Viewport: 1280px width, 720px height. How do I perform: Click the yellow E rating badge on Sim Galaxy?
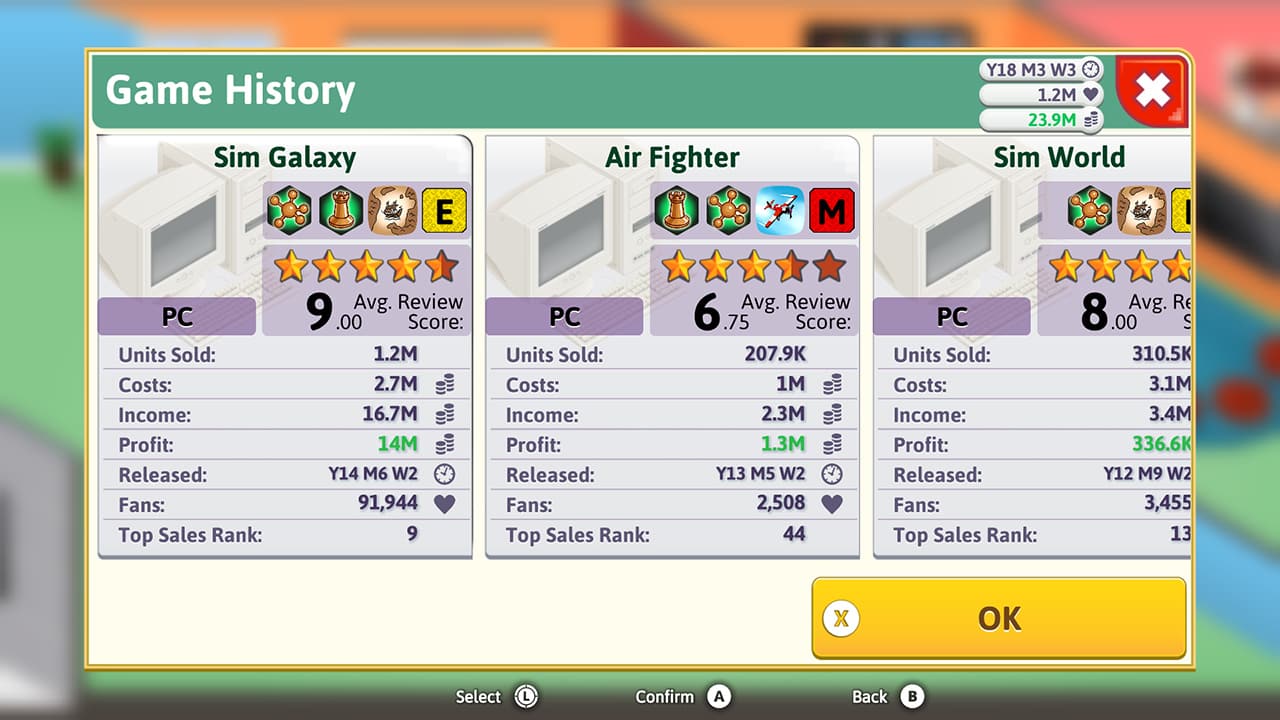click(x=444, y=211)
